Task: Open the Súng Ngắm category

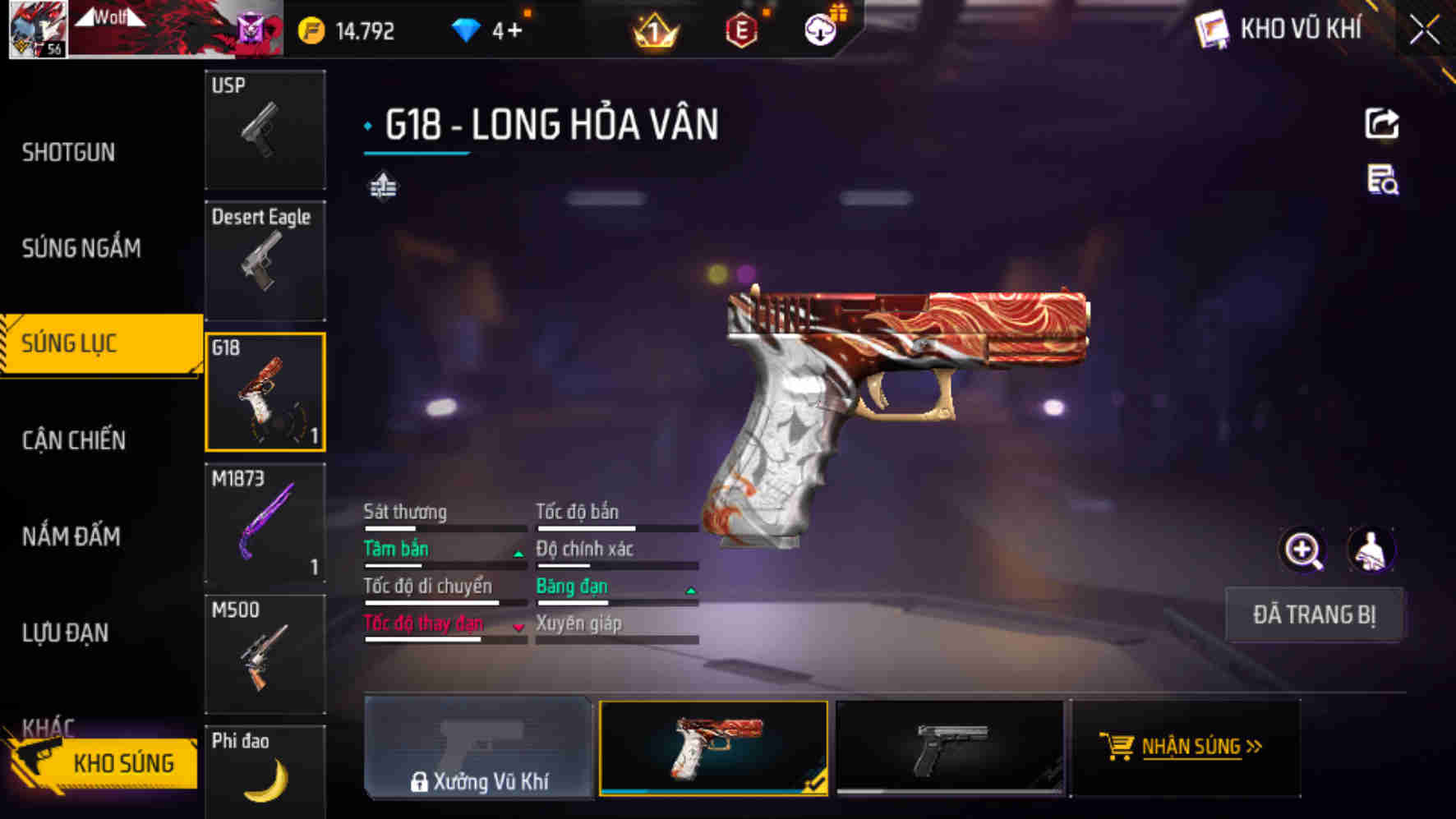Action: click(x=81, y=248)
